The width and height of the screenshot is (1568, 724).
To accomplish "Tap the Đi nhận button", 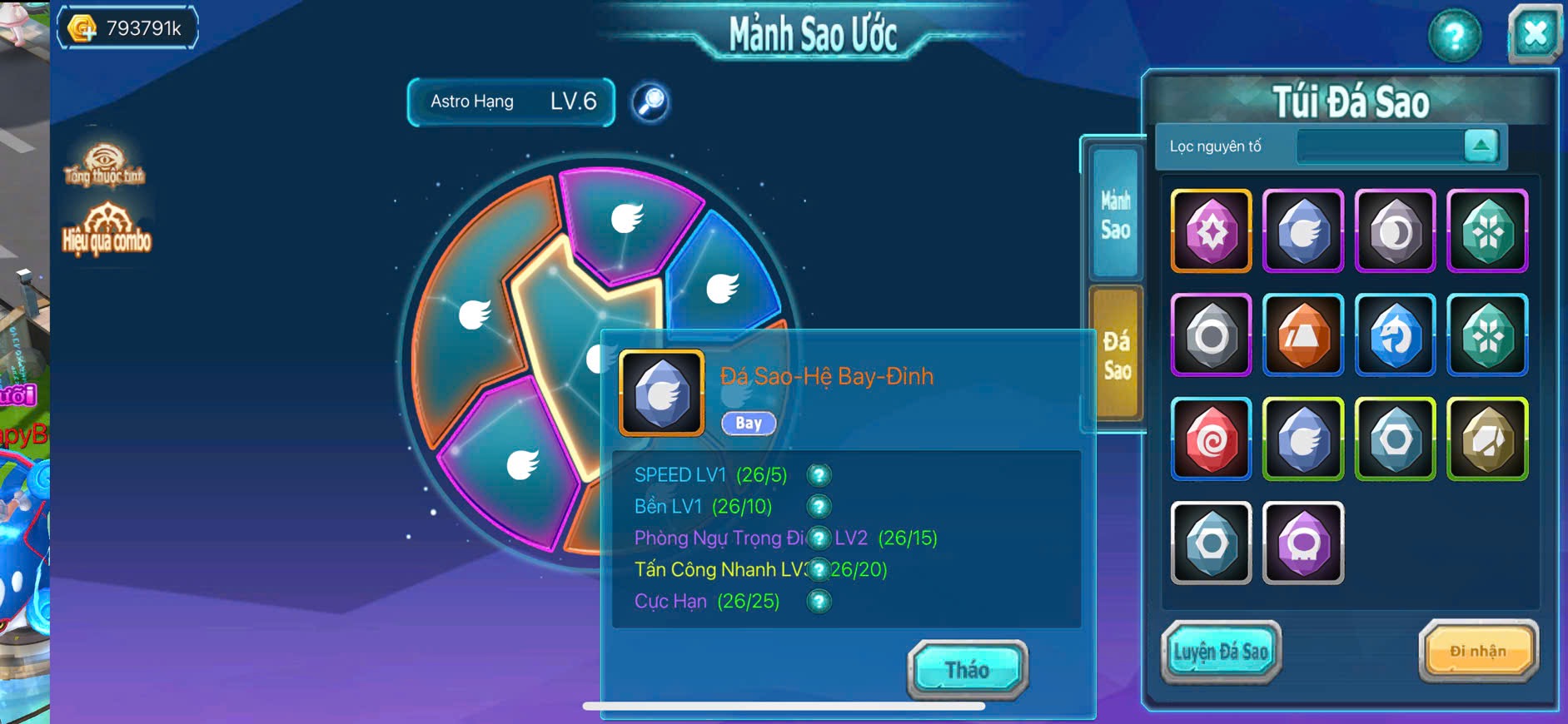I will (1478, 652).
